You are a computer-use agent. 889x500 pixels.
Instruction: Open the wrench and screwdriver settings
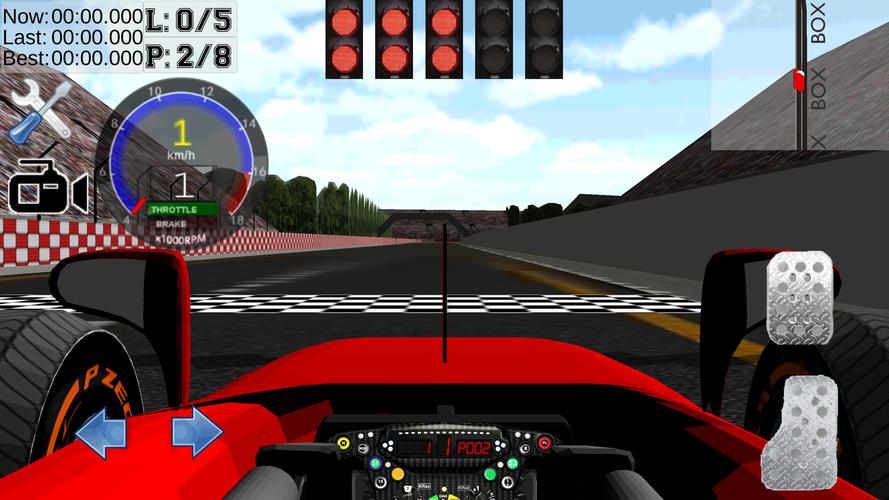click(40, 110)
